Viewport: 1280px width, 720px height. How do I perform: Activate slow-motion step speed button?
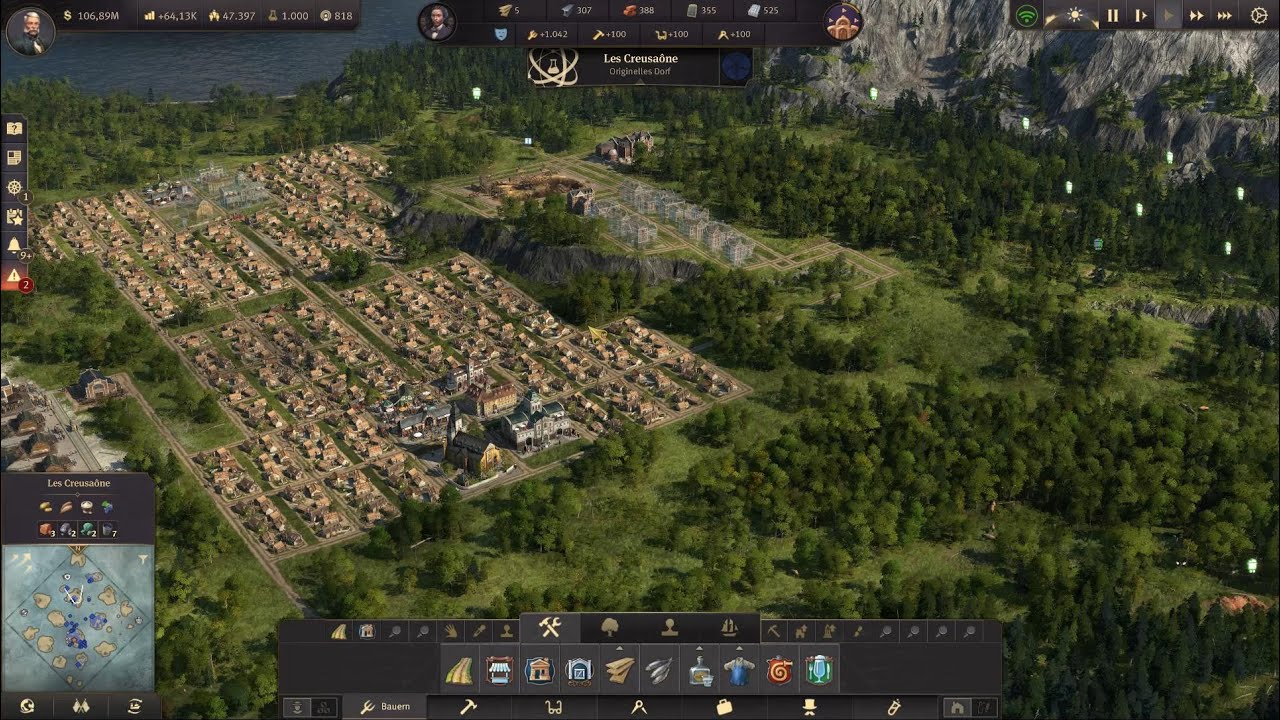pyautogui.click(x=1140, y=16)
